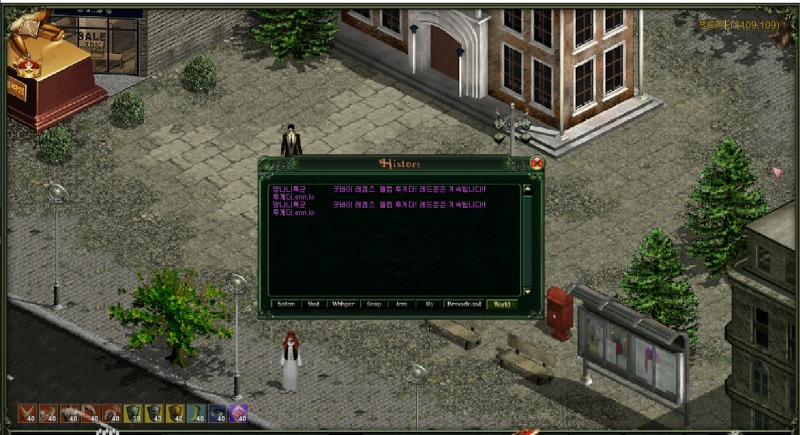The height and width of the screenshot is (435, 800).
Task: Show the Whisper message history
Action: [x=344, y=304]
